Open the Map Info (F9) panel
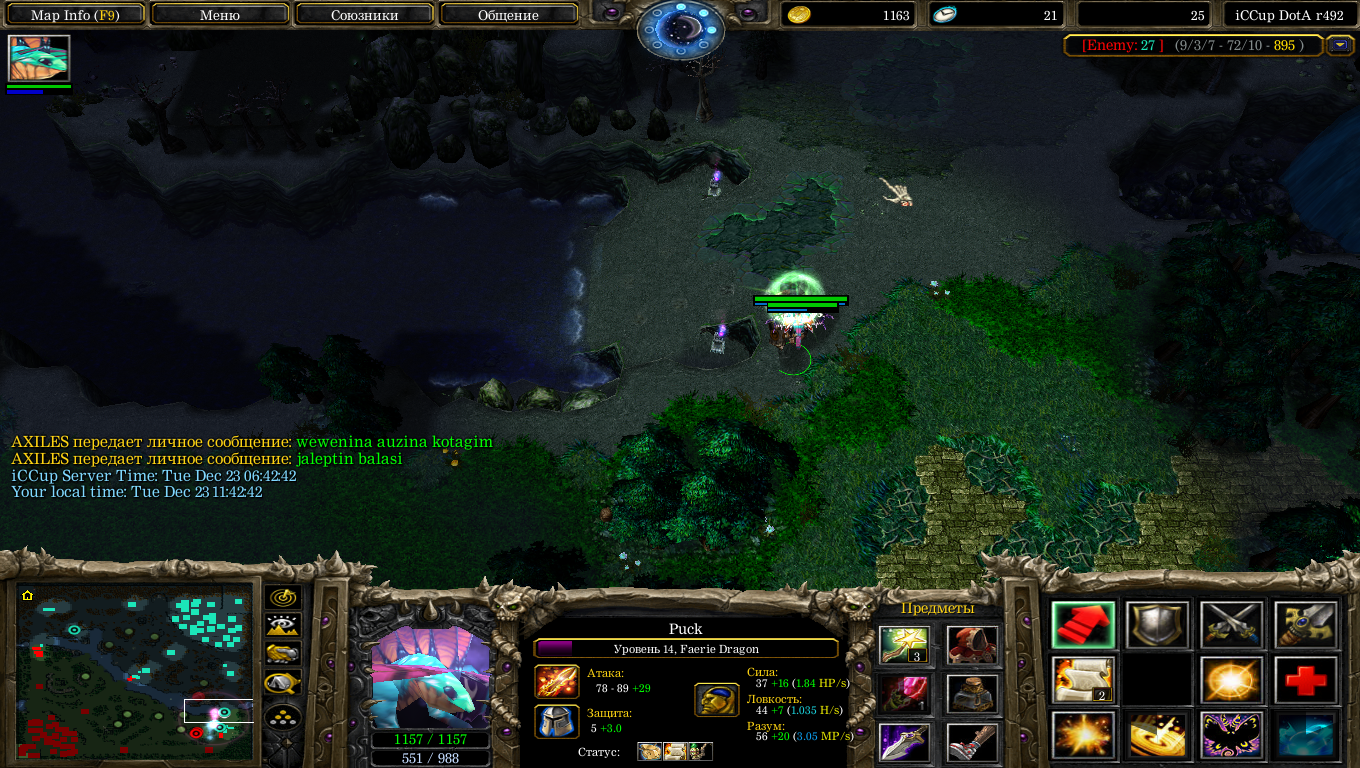 click(74, 15)
